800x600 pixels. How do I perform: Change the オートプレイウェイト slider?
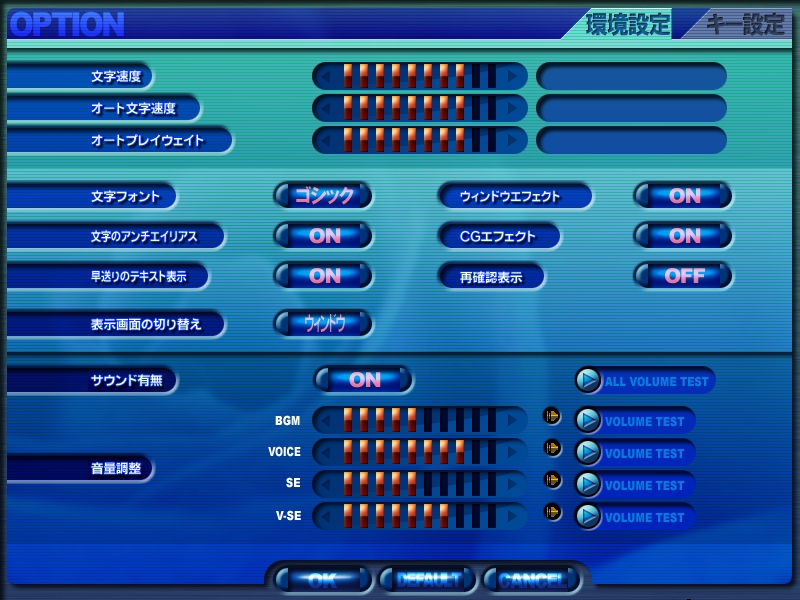tap(420, 140)
